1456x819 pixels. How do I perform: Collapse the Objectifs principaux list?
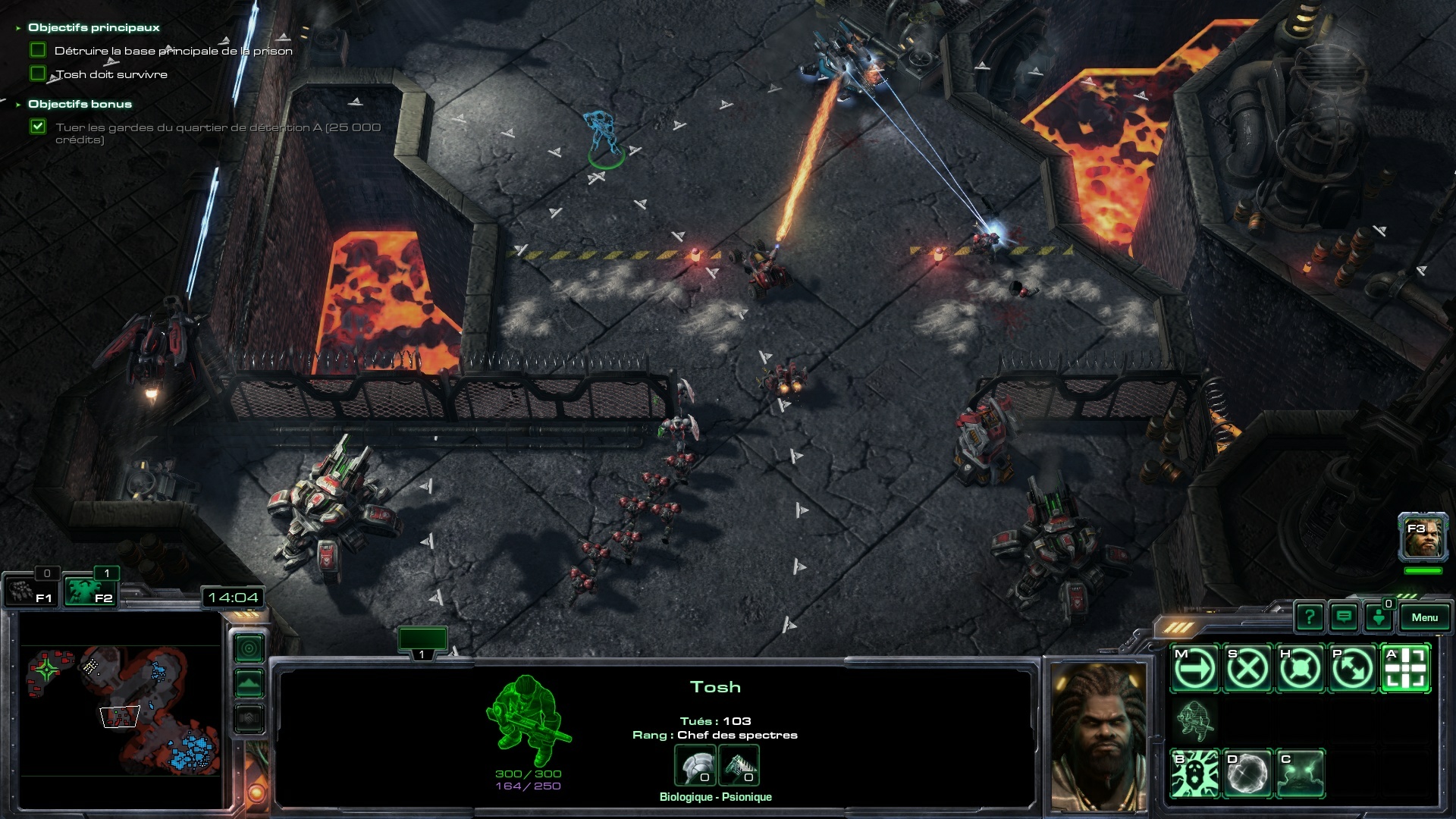coord(18,28)
